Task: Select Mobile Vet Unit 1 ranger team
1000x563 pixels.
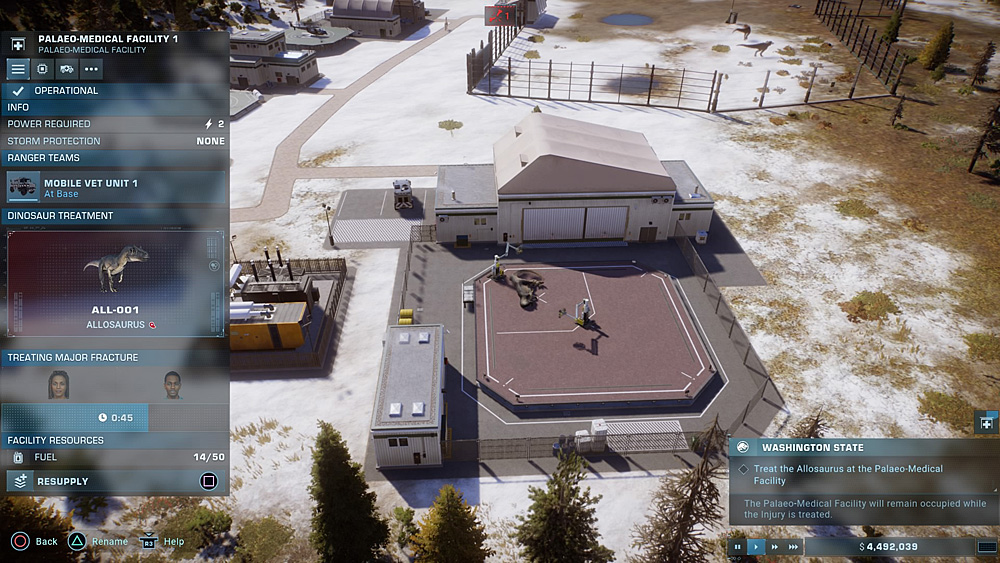Action: pos(116,188)
